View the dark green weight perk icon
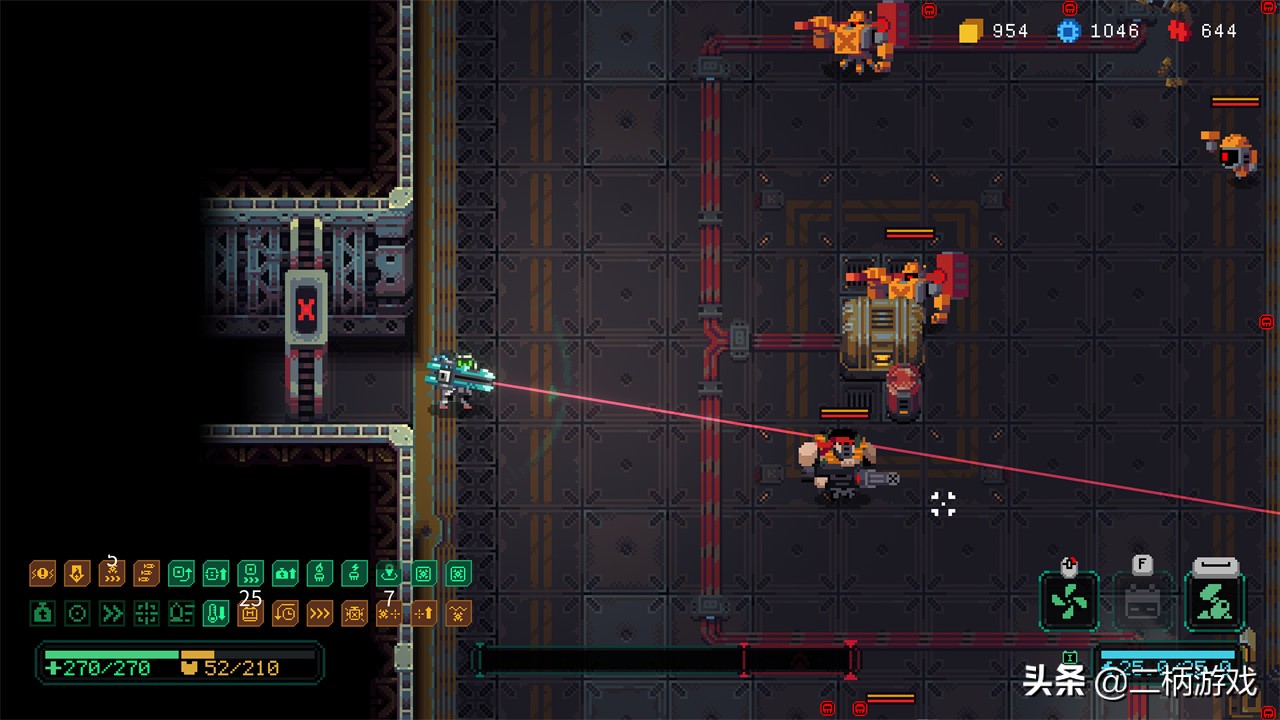 tap(43, 613)
